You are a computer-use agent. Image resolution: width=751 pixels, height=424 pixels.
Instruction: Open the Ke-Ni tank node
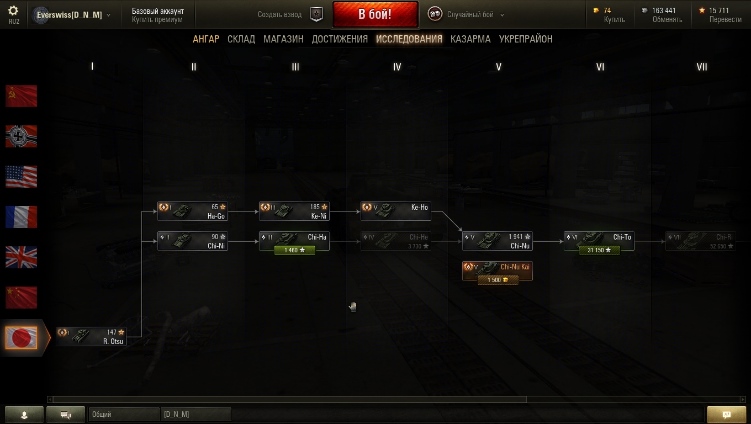[x=294, y=210]
